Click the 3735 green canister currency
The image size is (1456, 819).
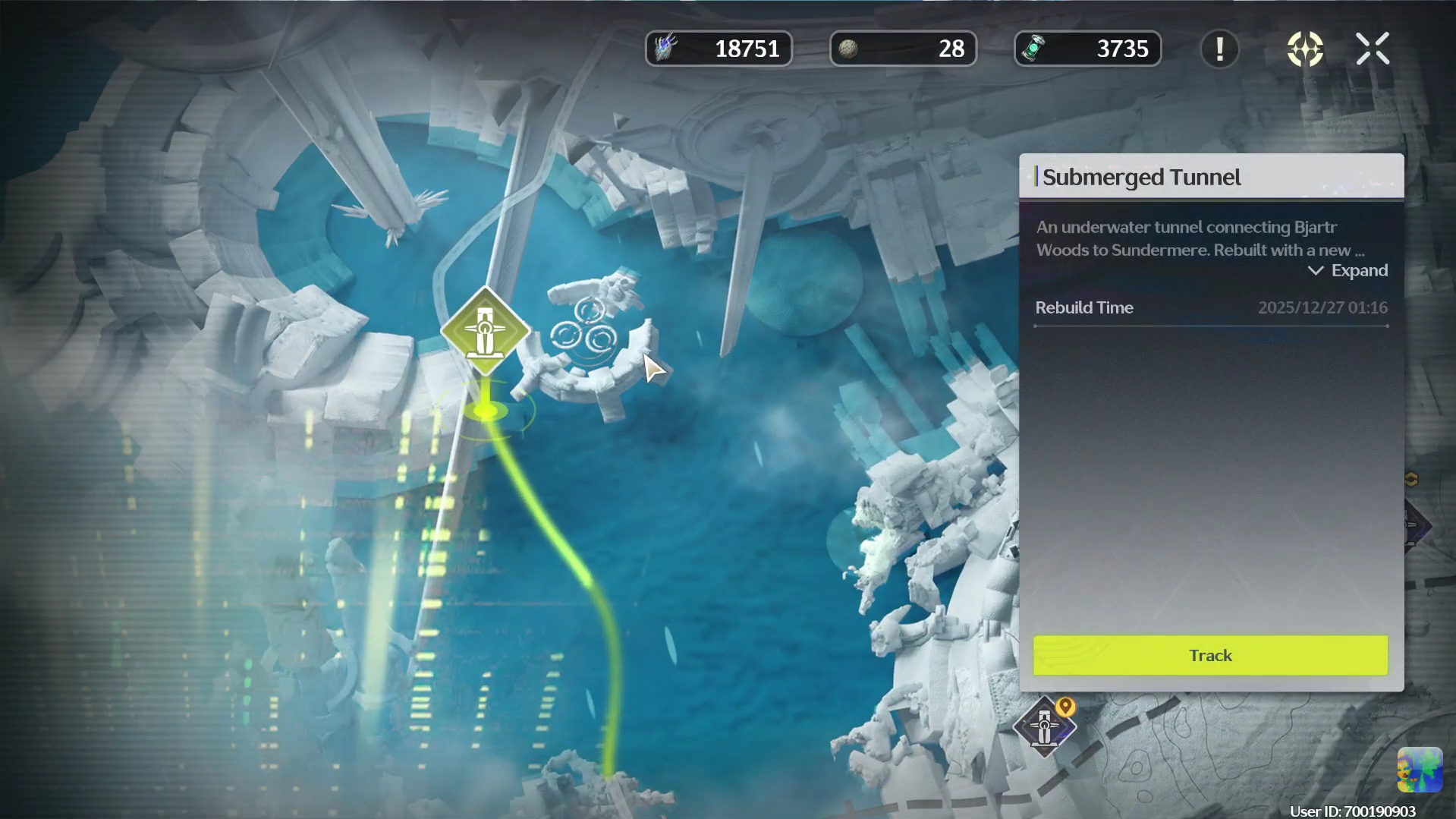click(1087, 49)
